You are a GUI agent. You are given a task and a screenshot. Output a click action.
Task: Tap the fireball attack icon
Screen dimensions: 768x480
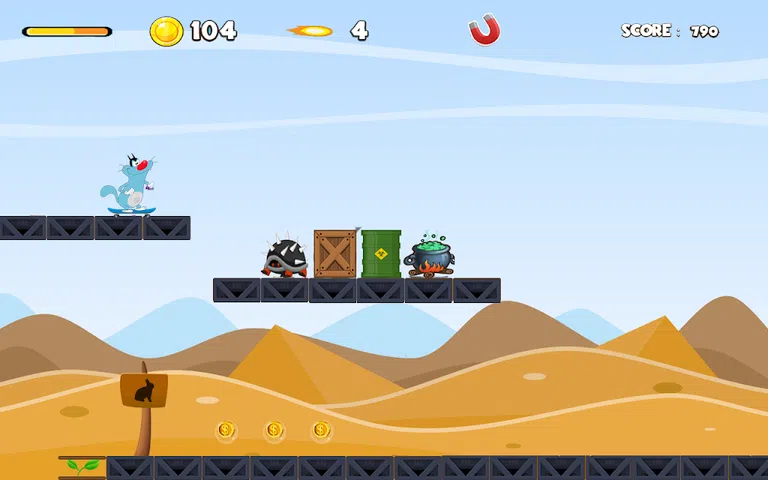pos(311,31)
